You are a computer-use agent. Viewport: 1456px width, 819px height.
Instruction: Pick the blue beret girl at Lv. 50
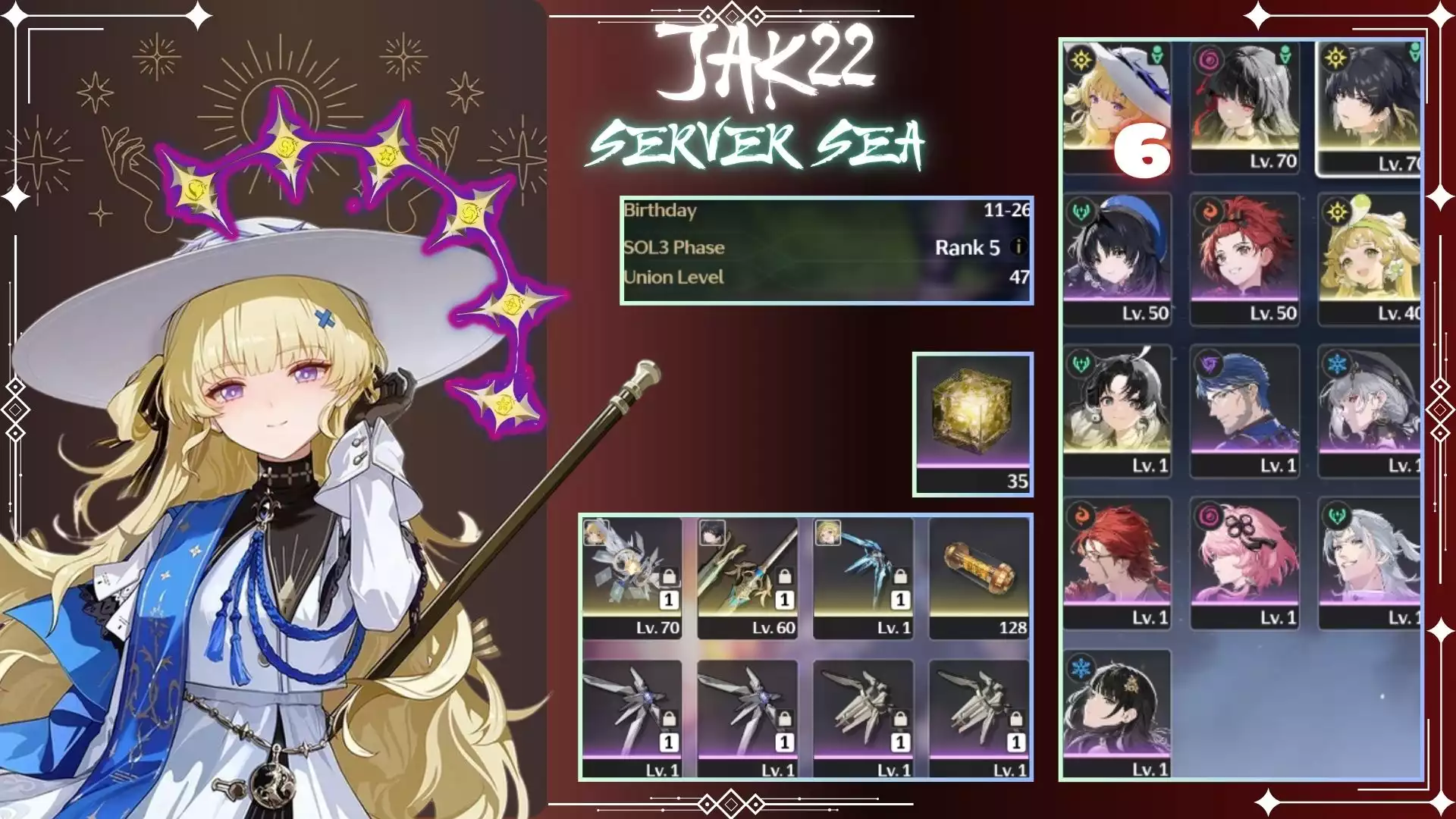[x=1116, y=258]
